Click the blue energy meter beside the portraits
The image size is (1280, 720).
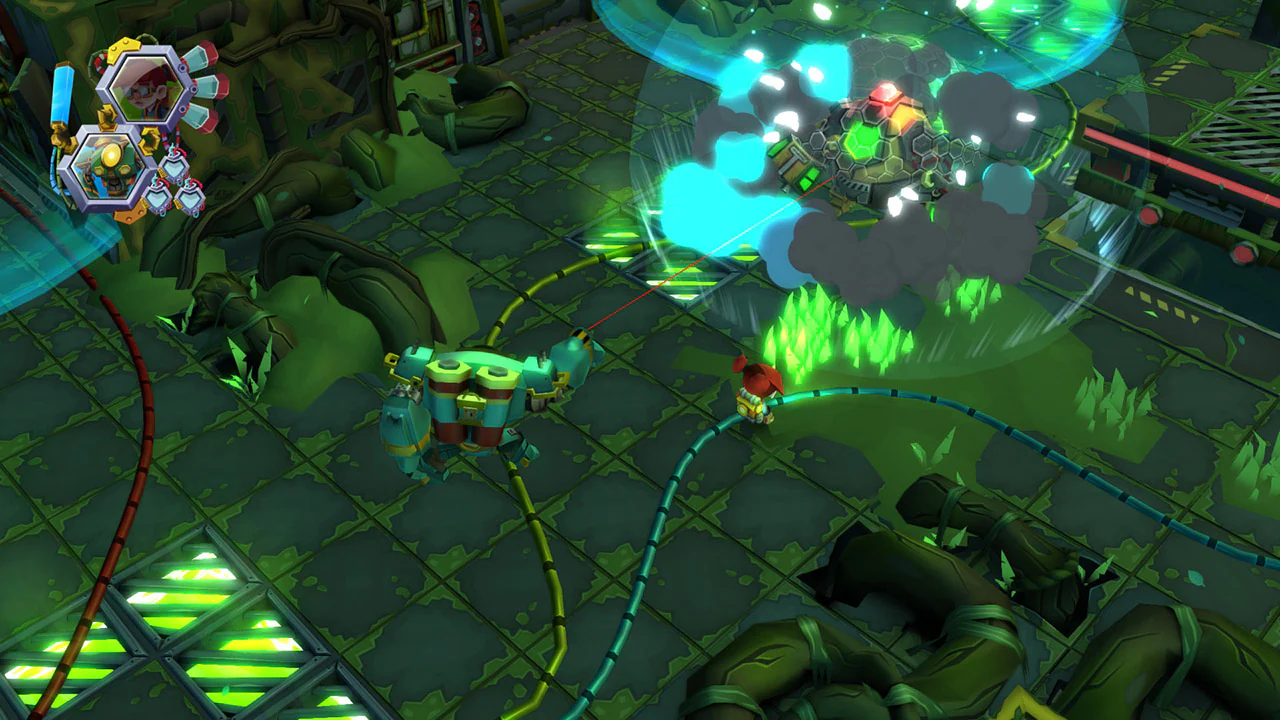[x=60, y=94]
